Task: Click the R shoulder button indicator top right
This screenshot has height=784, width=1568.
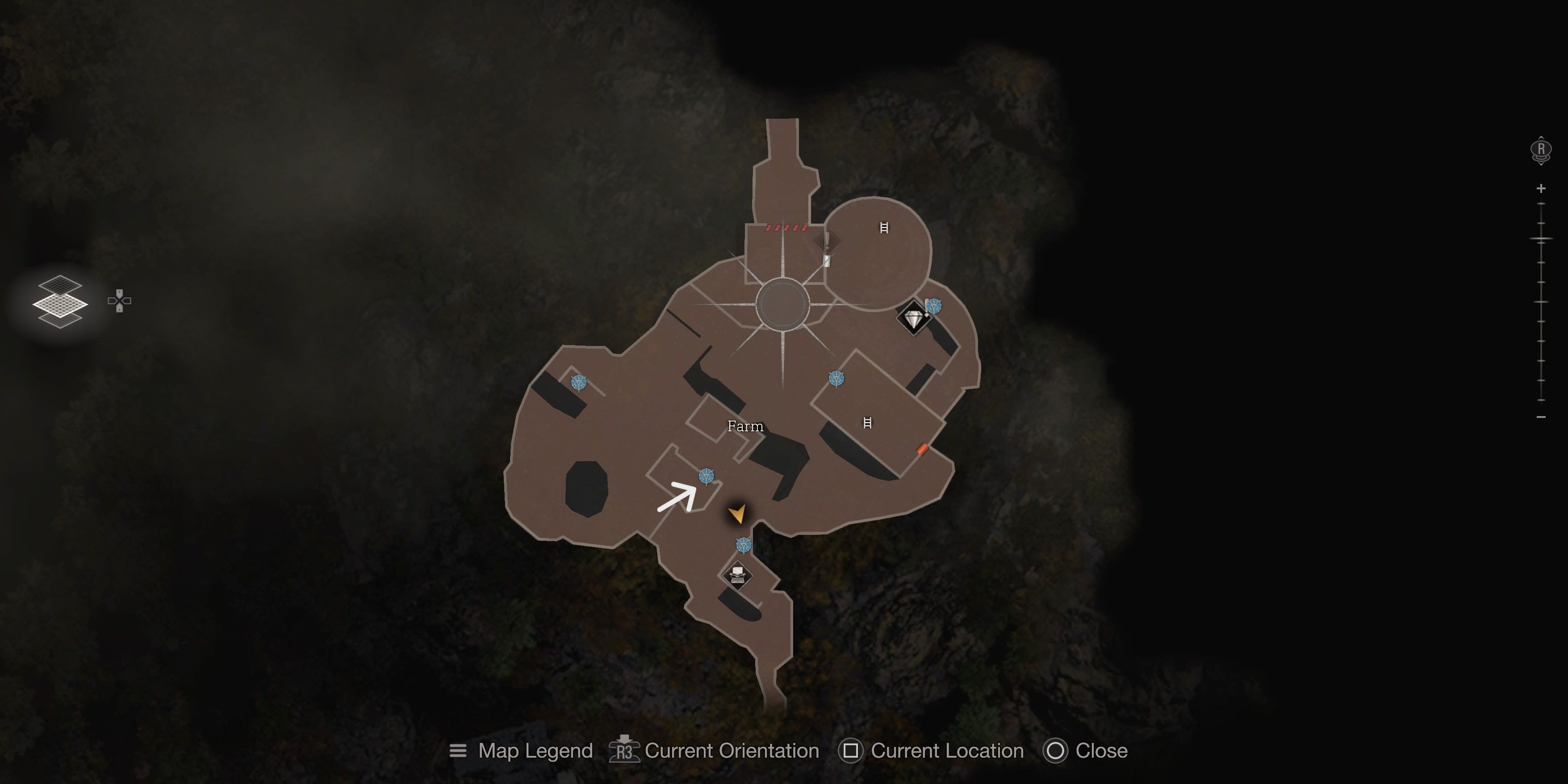Action: 1541,148
